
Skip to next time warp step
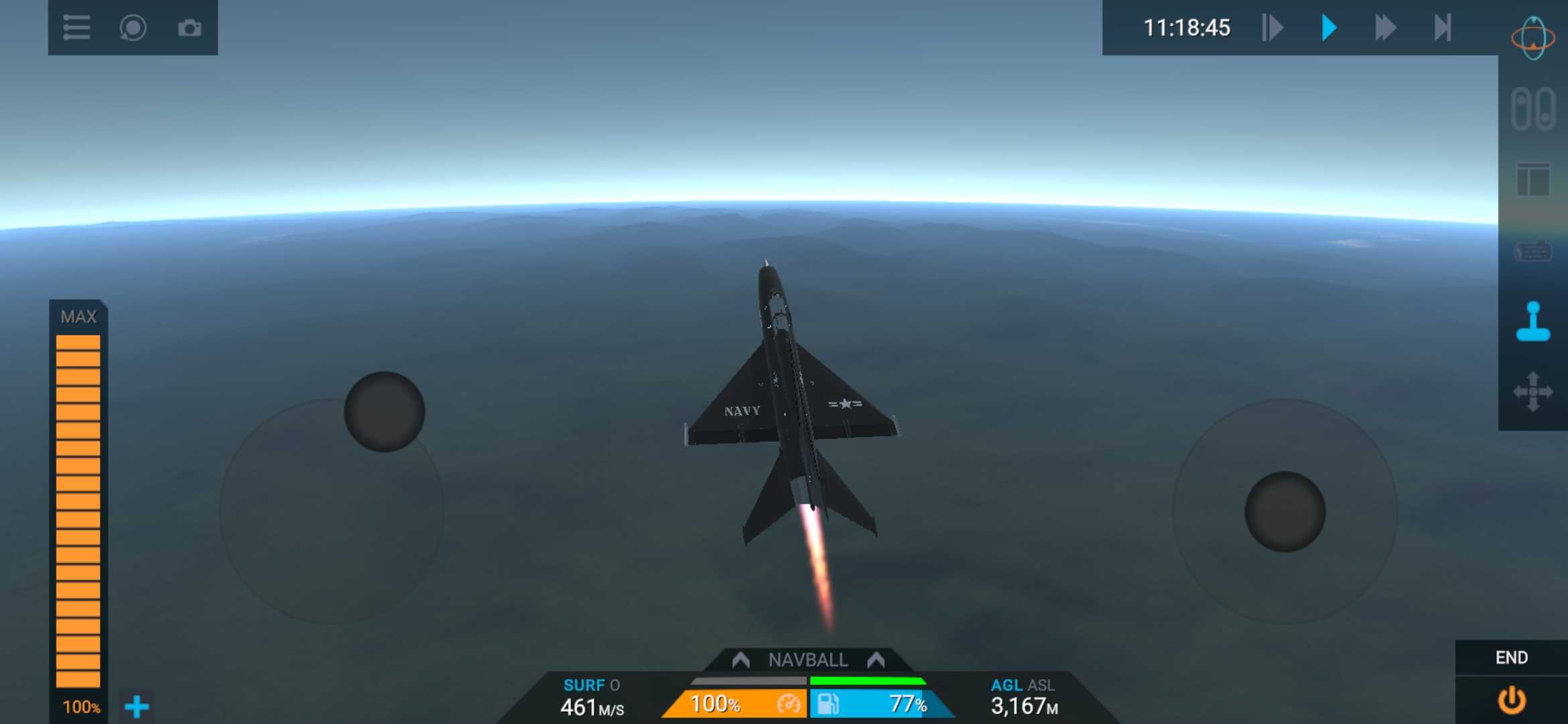click(x=1442, y=28)
